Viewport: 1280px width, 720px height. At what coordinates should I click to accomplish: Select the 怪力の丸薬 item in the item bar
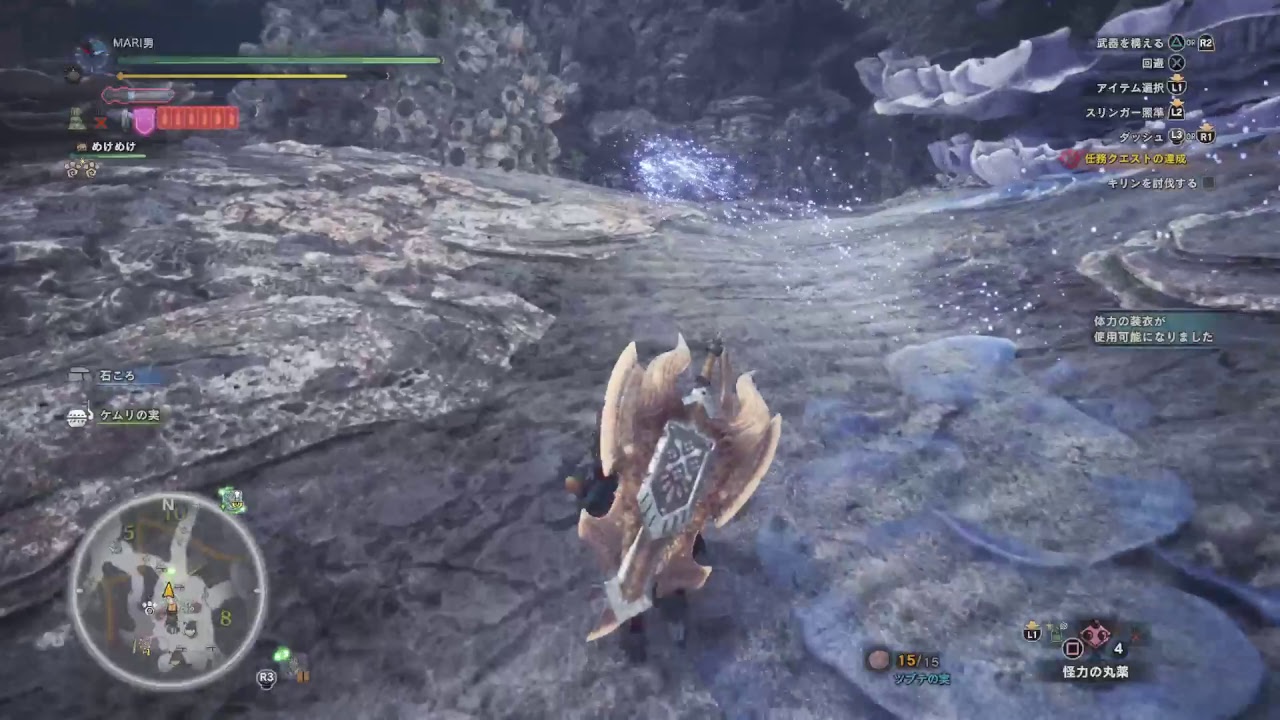pos(1097,634)
